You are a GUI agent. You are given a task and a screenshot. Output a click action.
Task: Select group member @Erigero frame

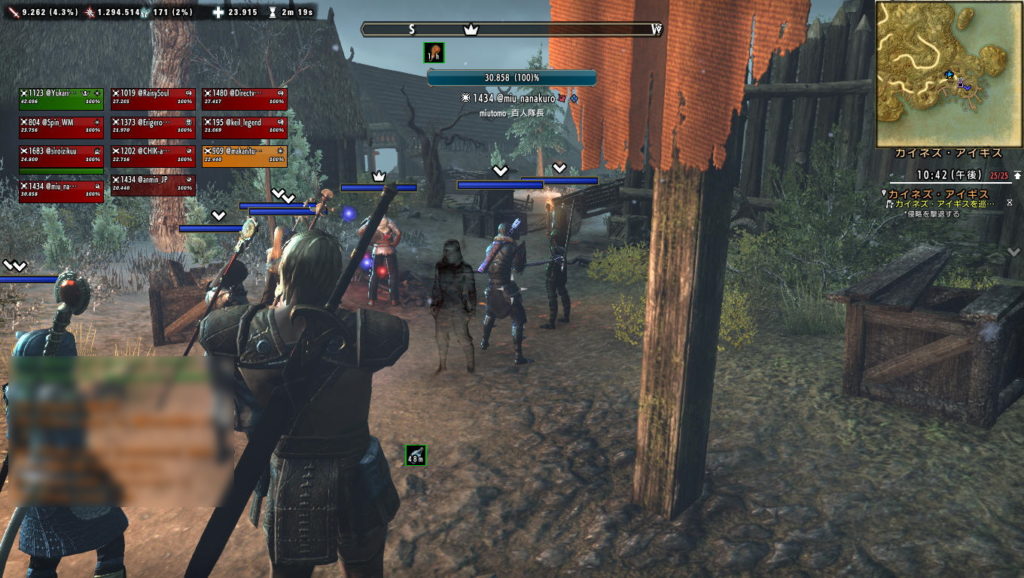click(153, 126)
